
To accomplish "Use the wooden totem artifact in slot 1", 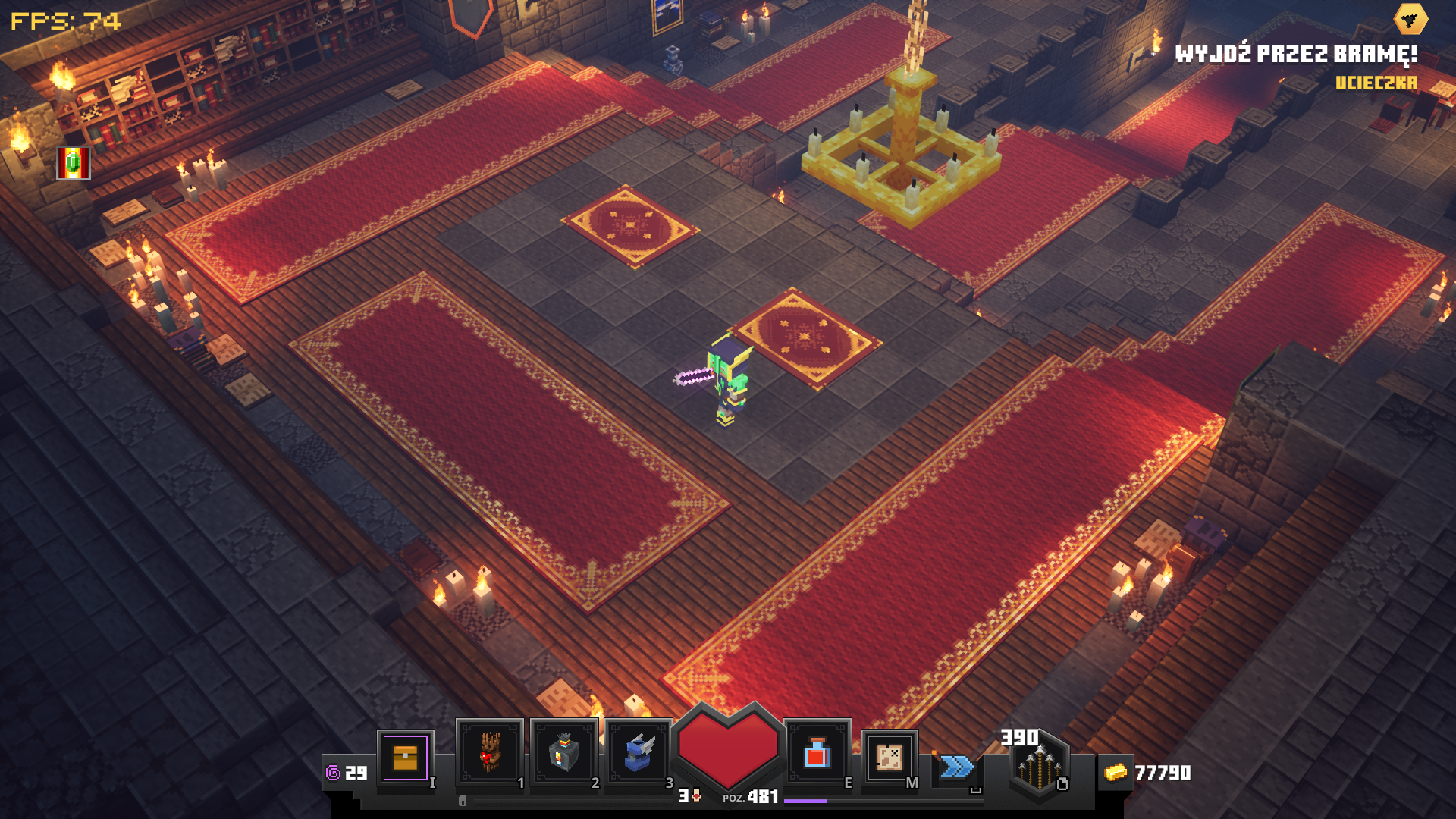I will point(489,753).
